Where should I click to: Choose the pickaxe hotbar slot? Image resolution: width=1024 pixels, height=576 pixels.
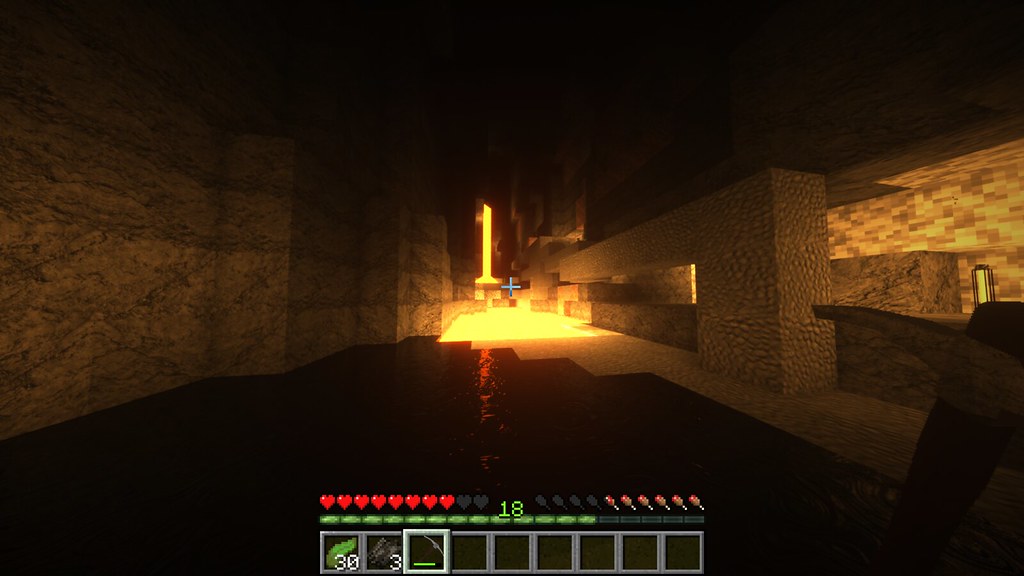(x=426, y=552)
